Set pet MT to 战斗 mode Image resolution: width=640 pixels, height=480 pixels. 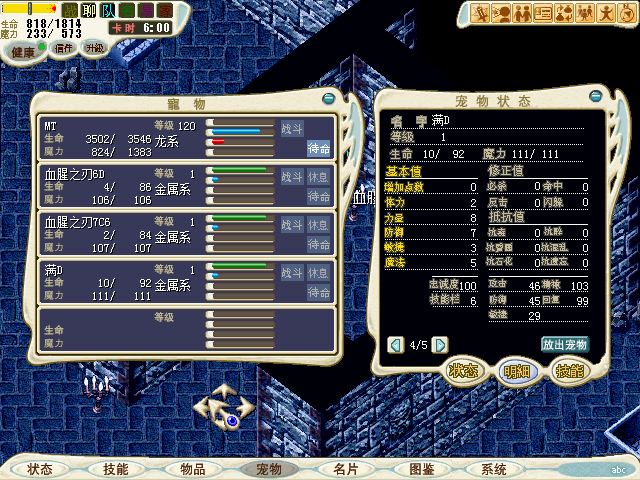(292, 128)
